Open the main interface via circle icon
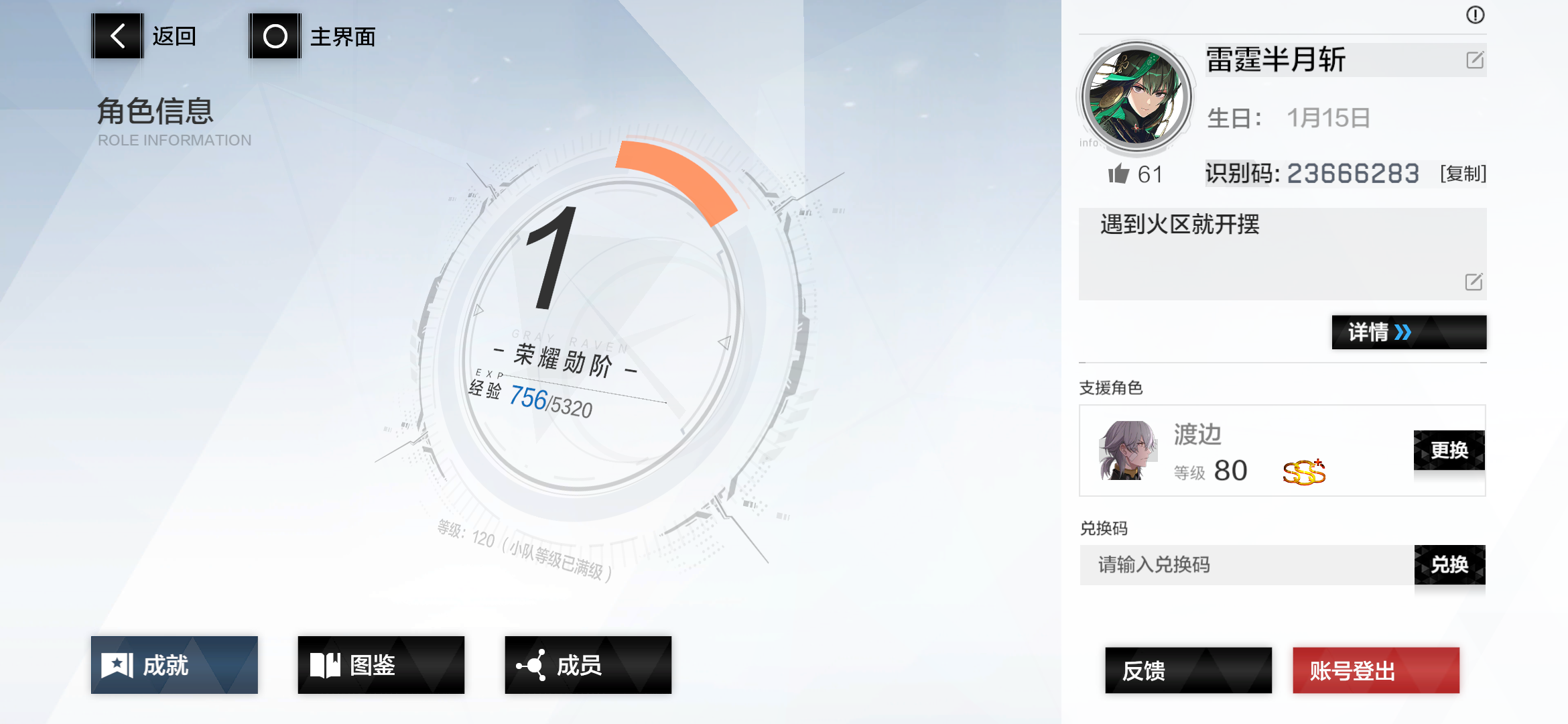 click(275, 36)
